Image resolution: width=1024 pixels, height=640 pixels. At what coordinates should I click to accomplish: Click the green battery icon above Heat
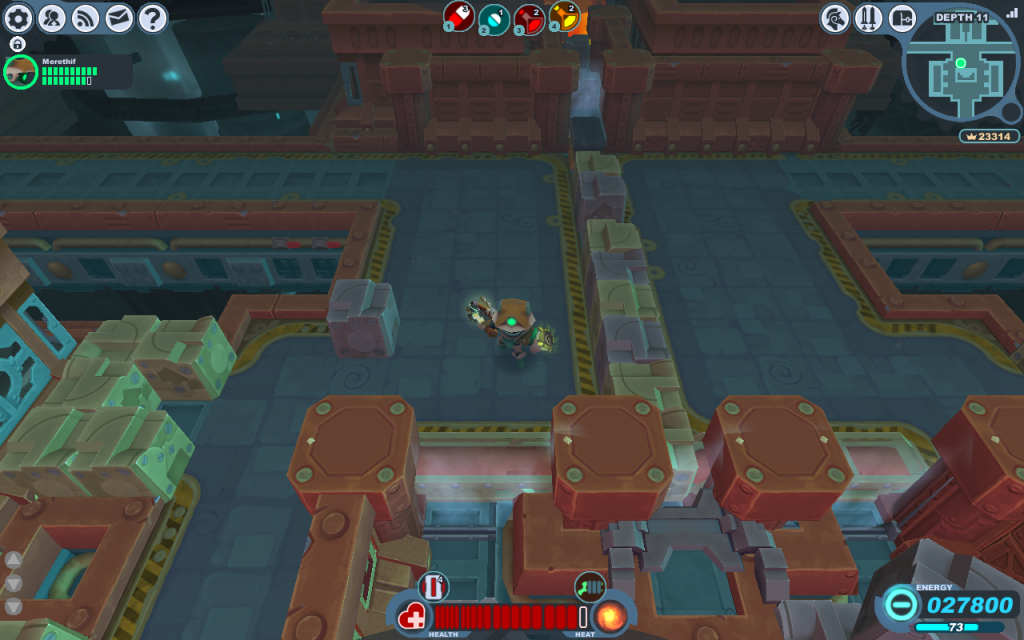(x=588, y=586)
